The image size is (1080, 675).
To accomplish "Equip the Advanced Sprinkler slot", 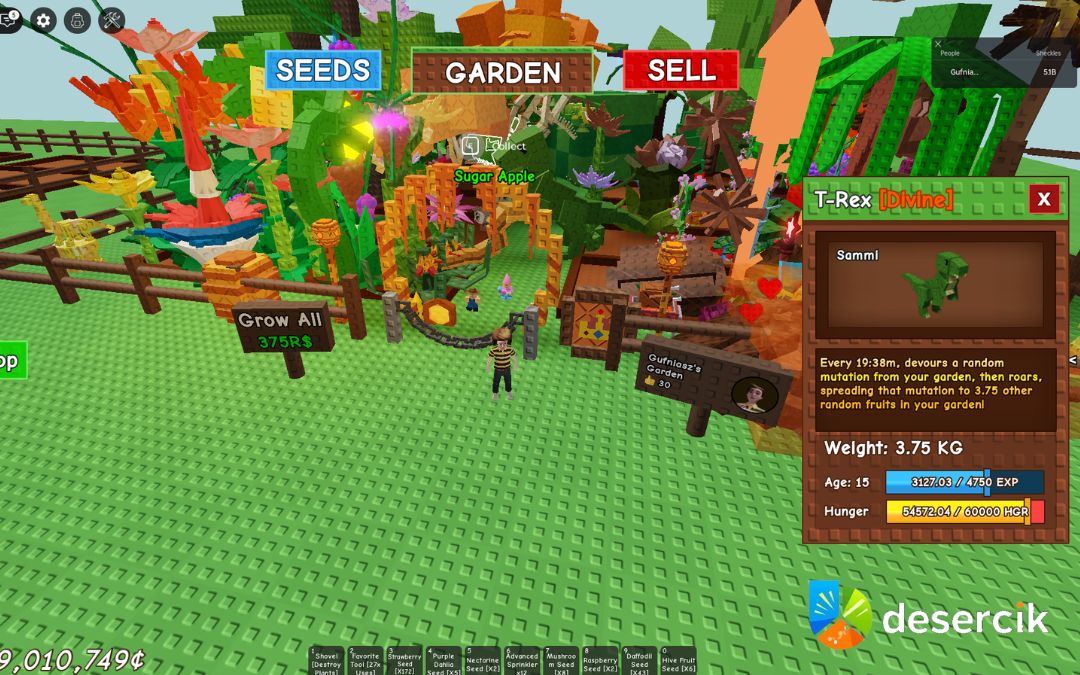I will click(521, 661).
